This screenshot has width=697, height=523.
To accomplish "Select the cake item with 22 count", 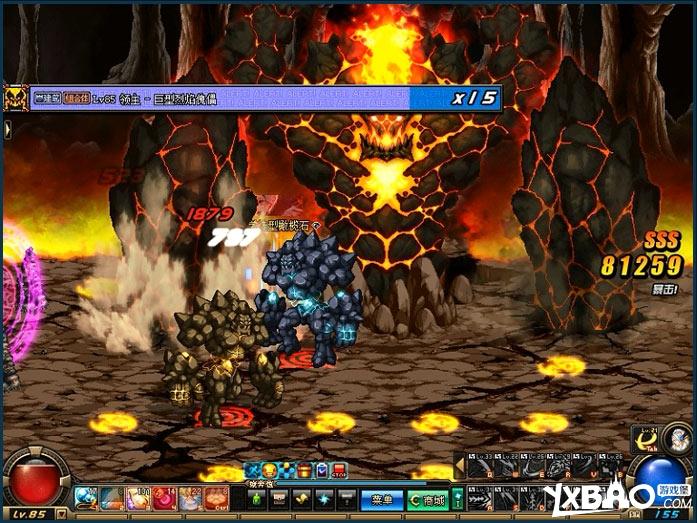I will click(x=190, y=497).
